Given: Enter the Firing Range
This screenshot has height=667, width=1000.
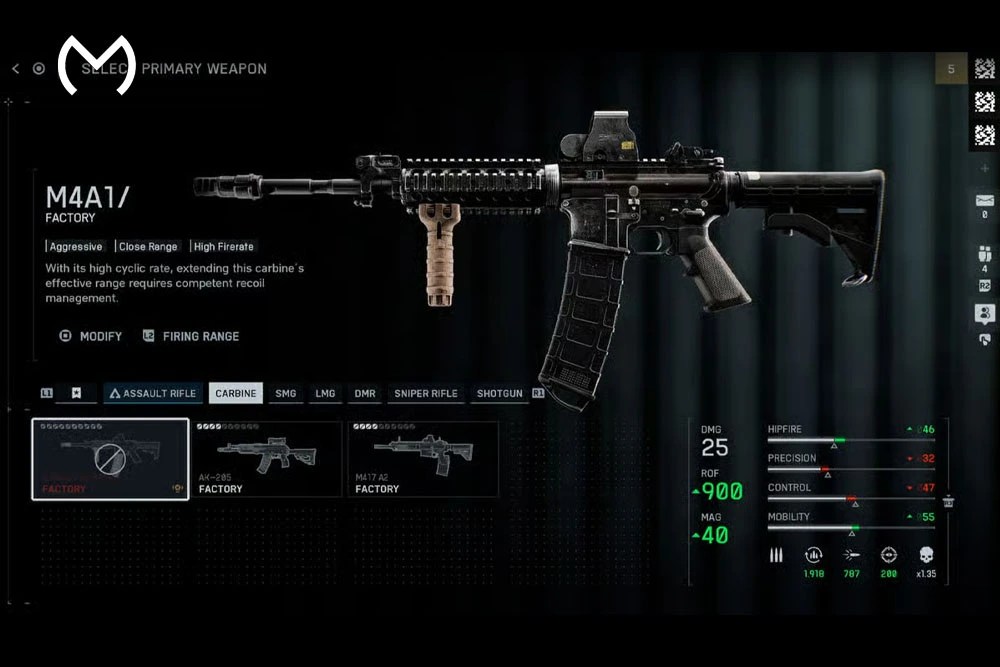Looking at the screenshot, I should point(191,336).
